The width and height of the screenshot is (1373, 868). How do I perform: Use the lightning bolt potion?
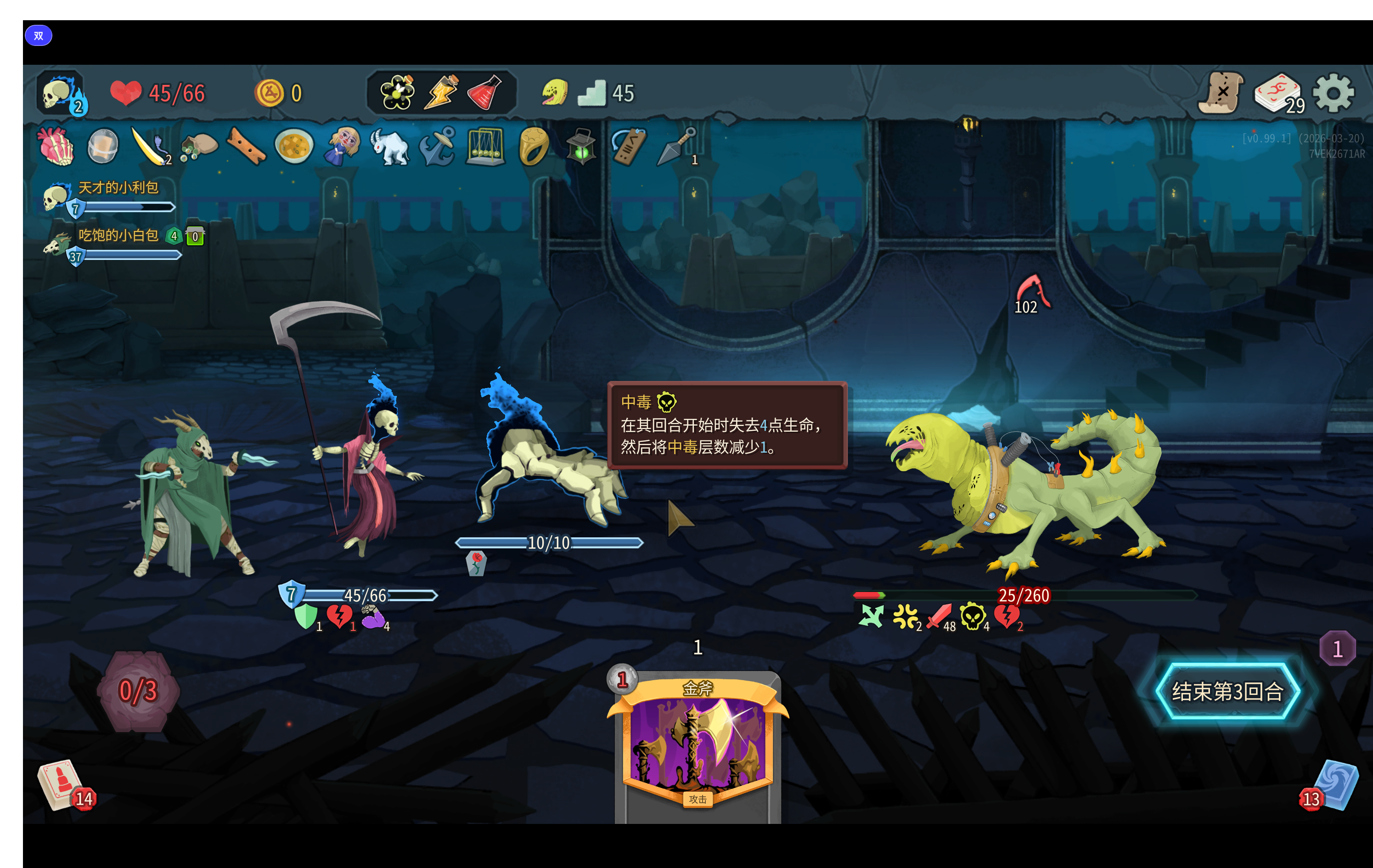point(441,92)
